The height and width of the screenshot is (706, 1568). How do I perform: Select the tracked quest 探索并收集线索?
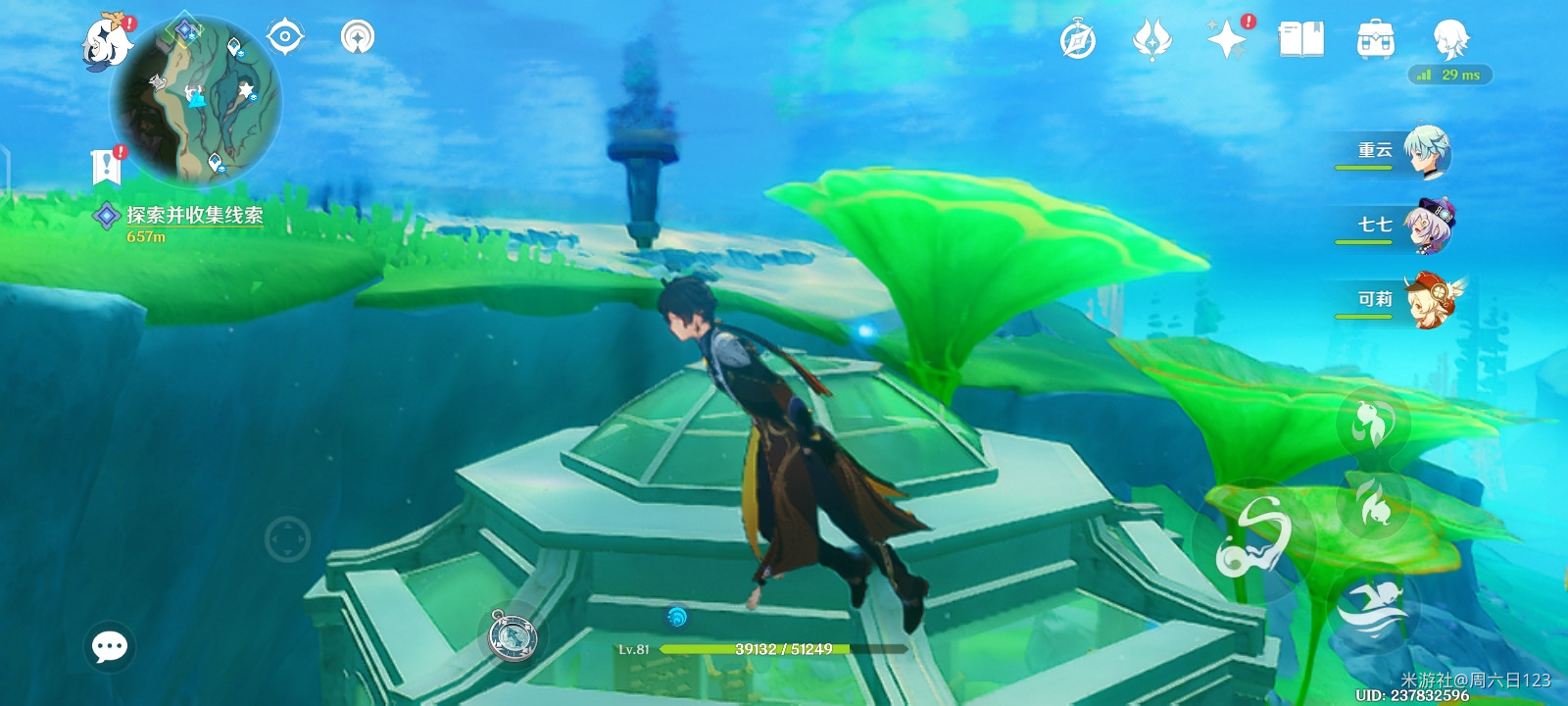click(x=194, y=216)
